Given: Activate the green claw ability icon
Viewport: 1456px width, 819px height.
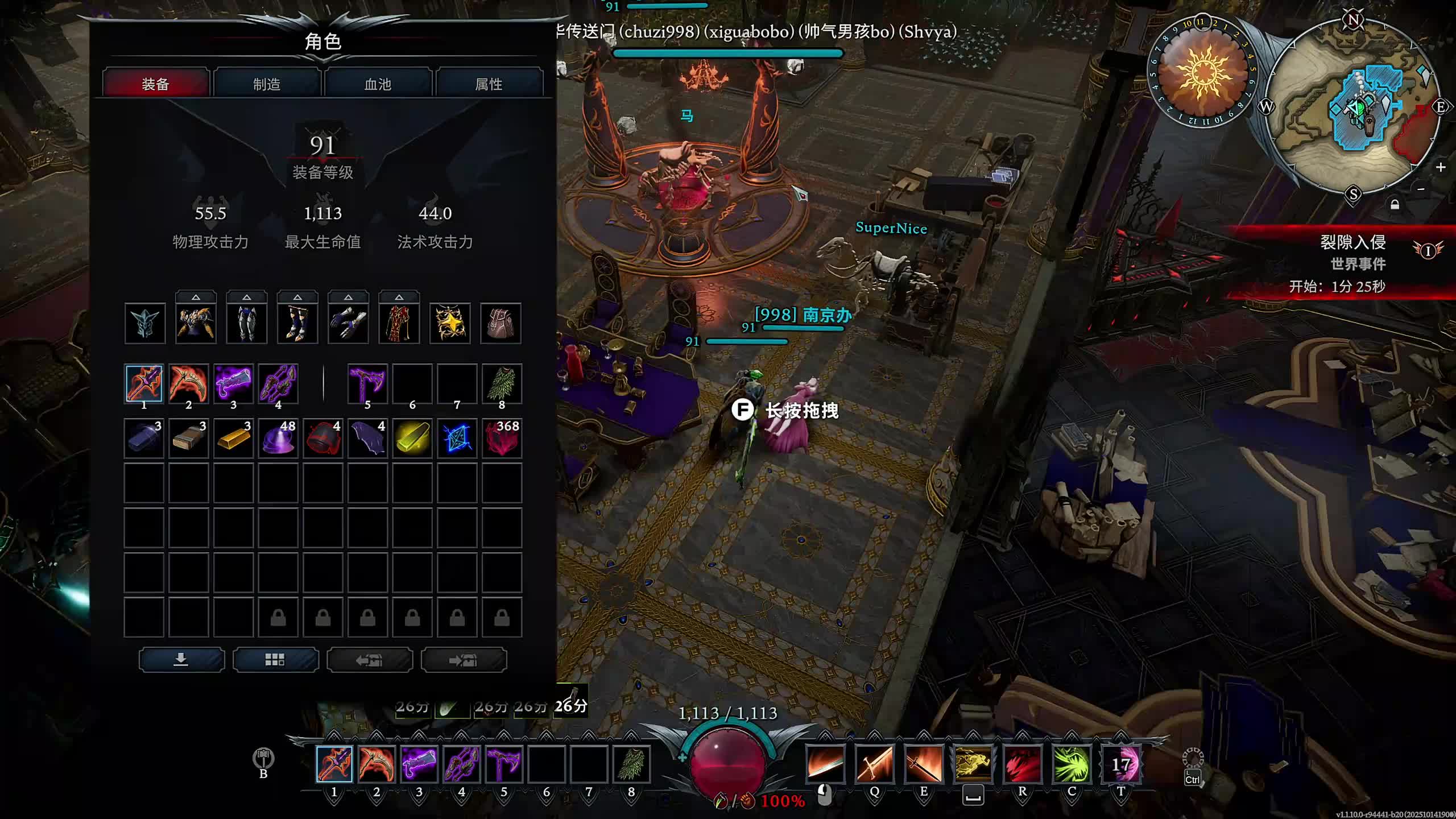Looking at the screenshot, I should click(x=1072, y=764).
